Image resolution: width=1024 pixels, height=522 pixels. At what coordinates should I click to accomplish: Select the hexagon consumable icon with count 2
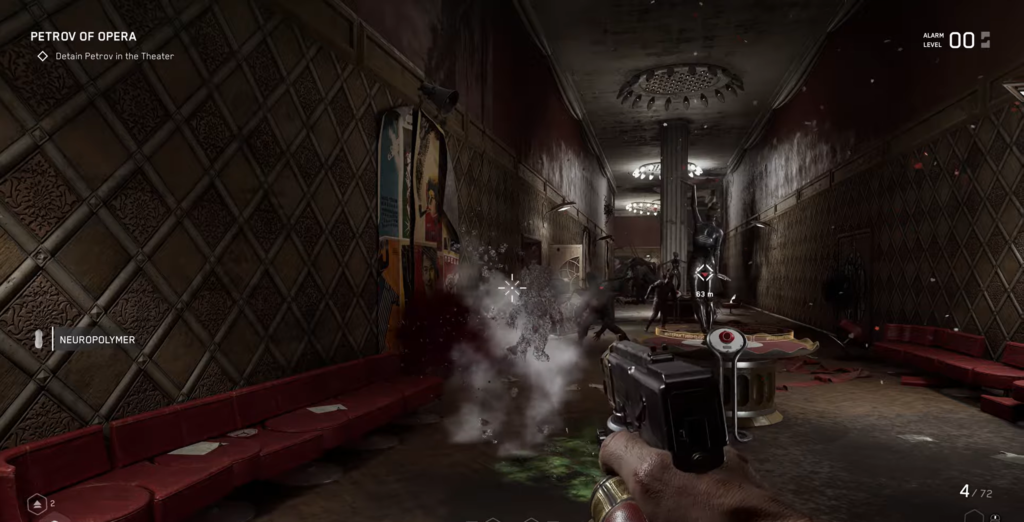point(35,503)
